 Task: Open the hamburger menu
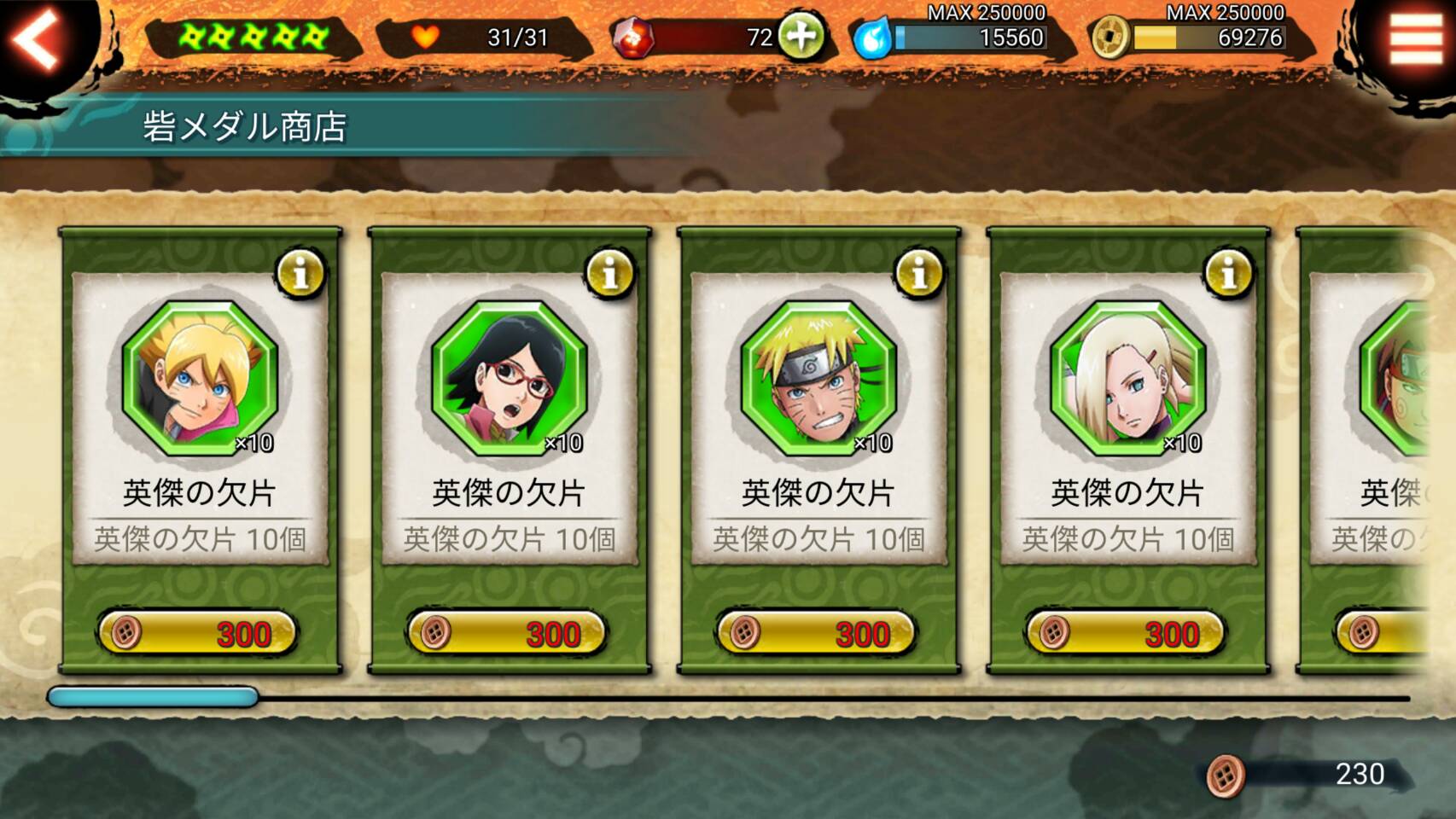click(1415, 39)
